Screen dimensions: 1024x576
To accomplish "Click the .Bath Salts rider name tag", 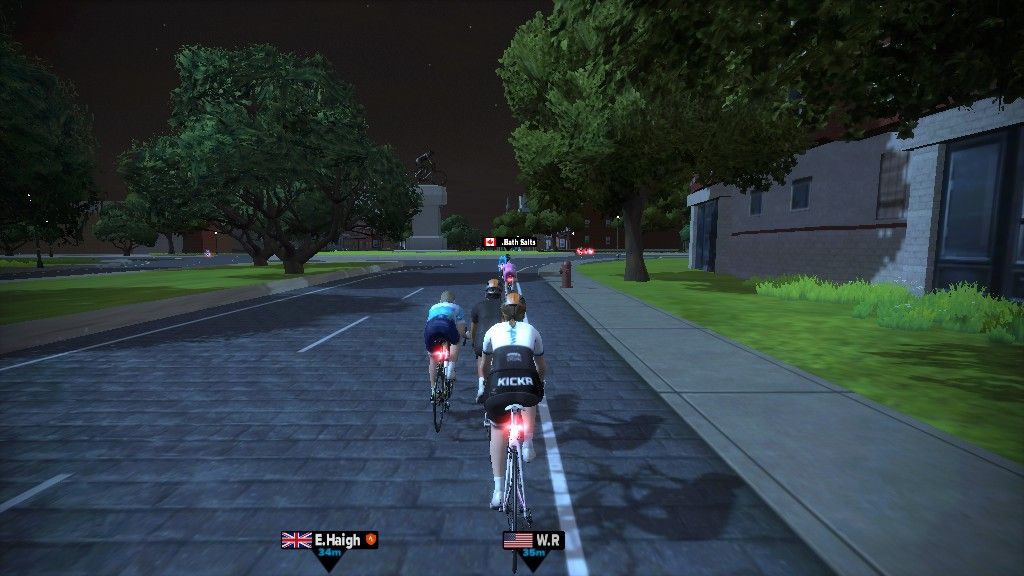I will (x=510, y=242).
